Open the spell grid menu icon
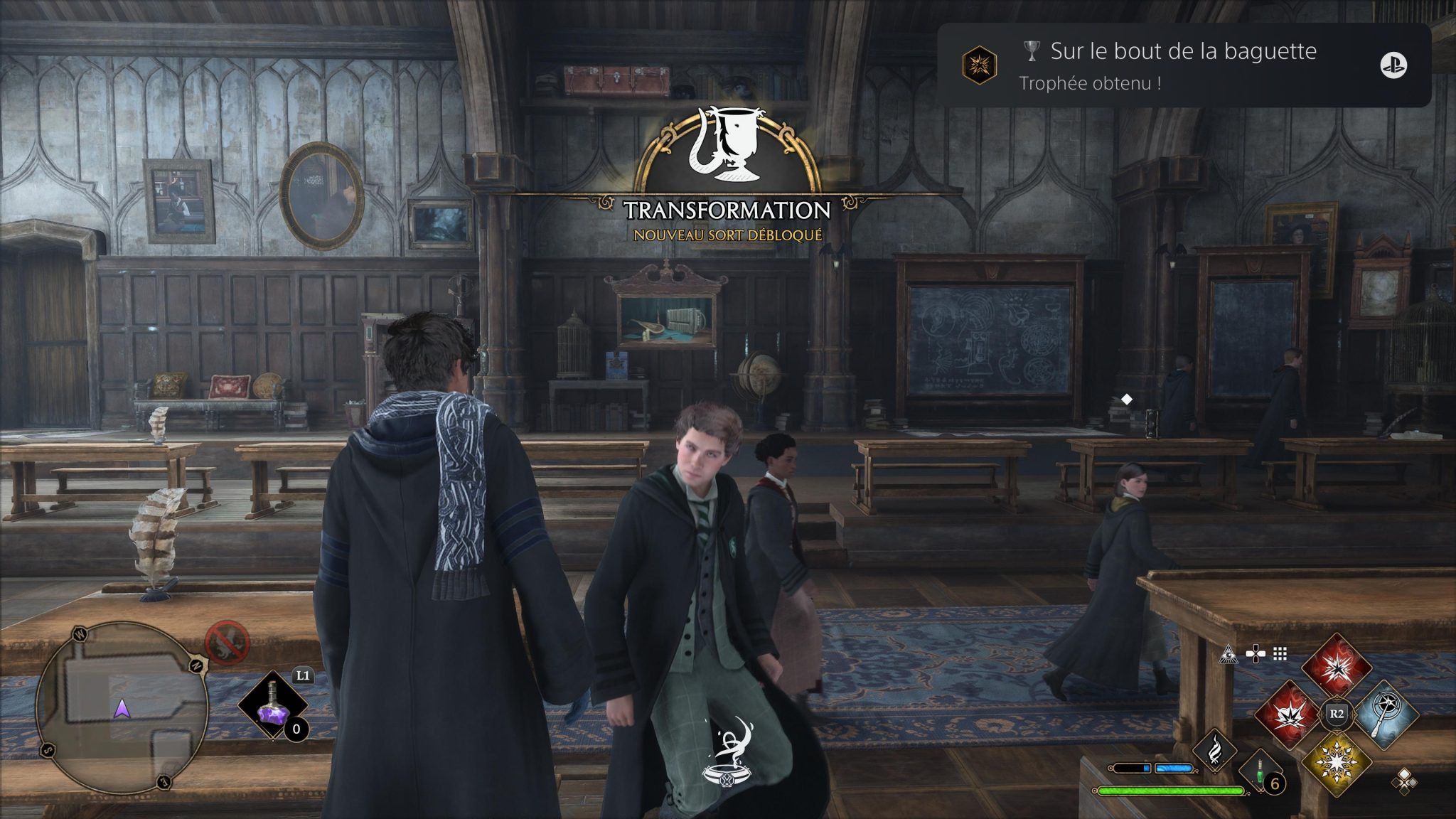1456x819 pixels. click(x=1280, y=654)
